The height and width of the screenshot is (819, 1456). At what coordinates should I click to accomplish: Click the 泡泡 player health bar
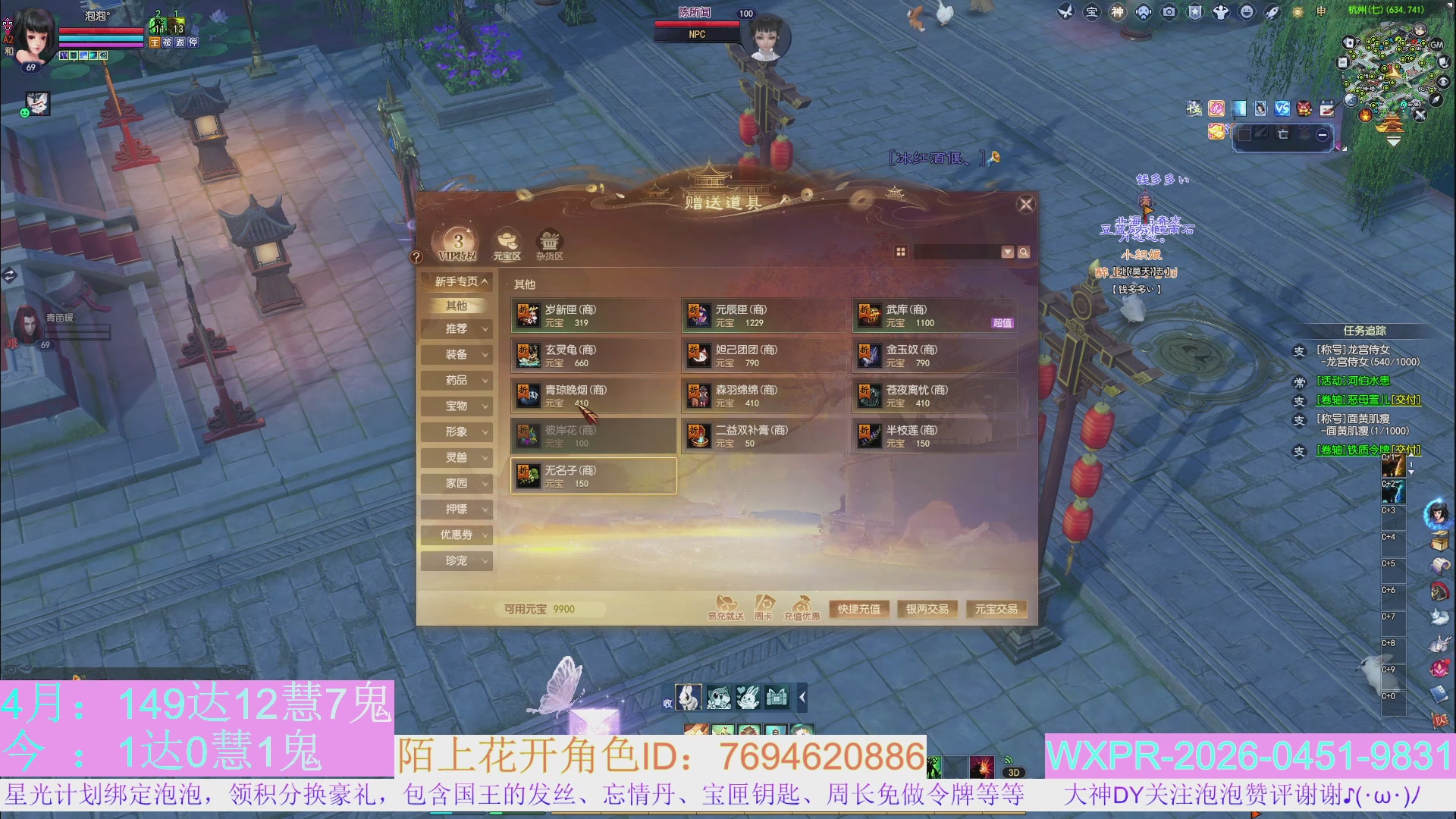pos(102,31)
